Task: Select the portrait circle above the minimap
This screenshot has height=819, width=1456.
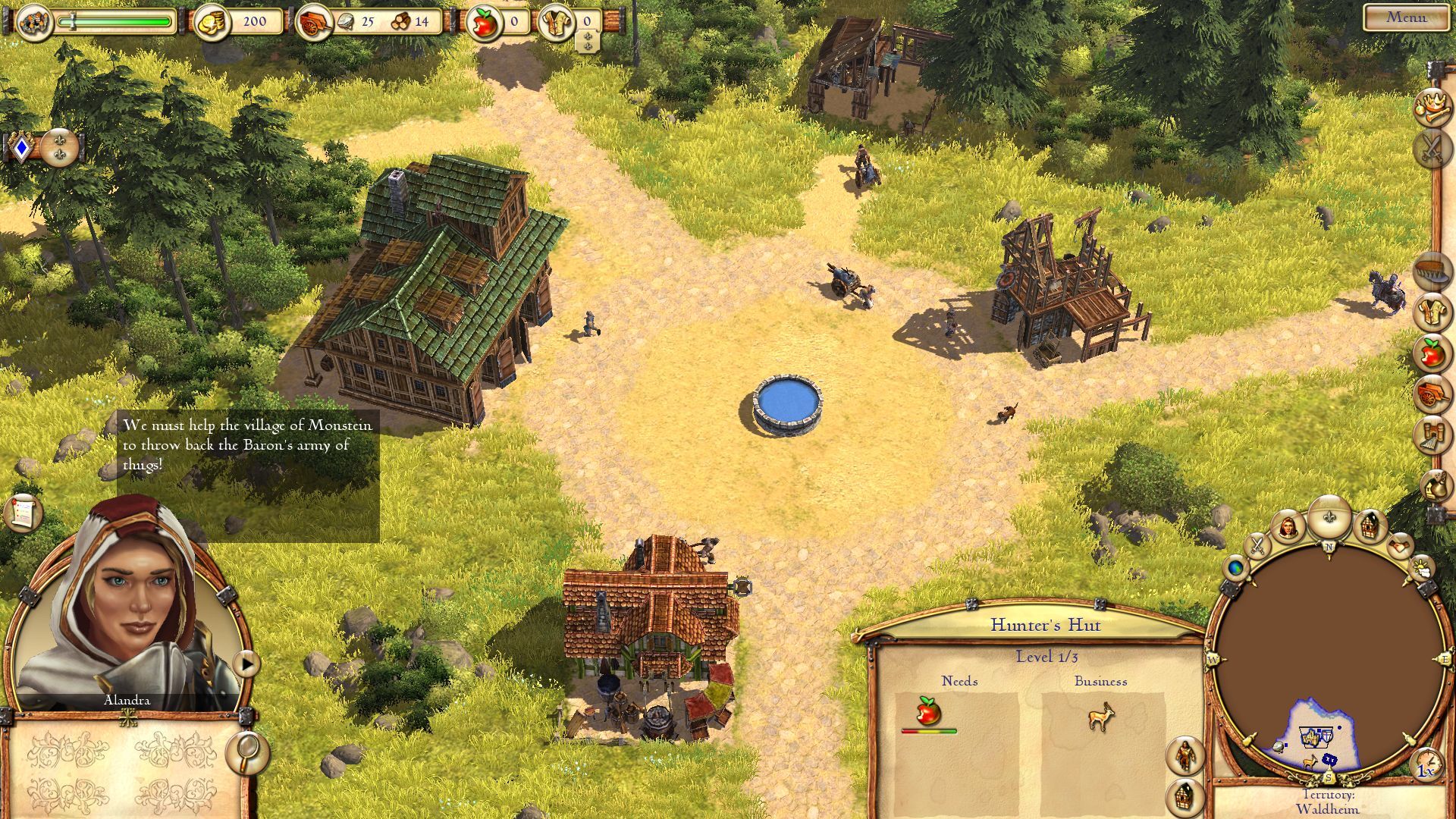Action: tap(1288, 526)
